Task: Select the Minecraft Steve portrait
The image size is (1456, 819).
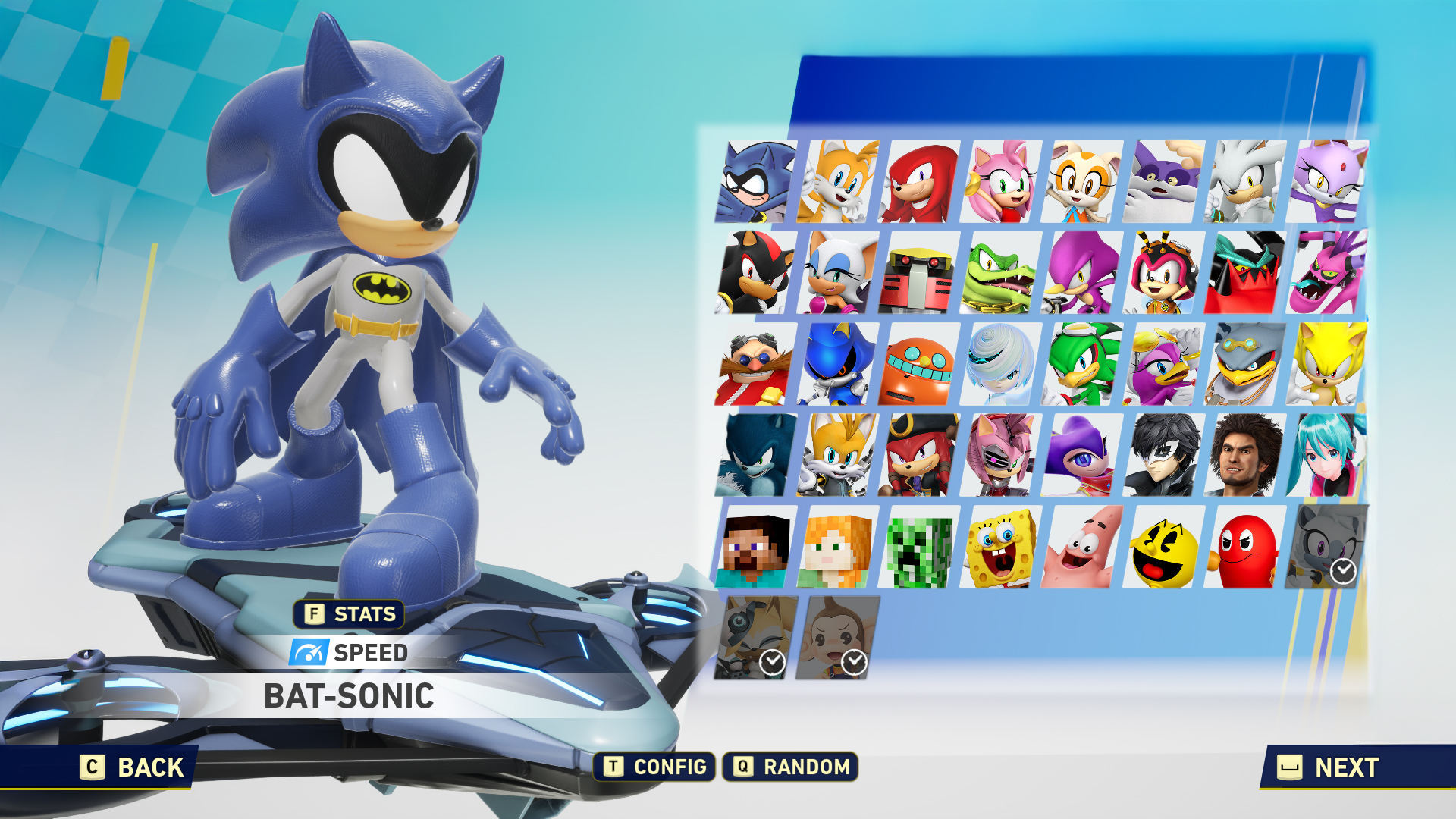Action: (x=755, y=548)
